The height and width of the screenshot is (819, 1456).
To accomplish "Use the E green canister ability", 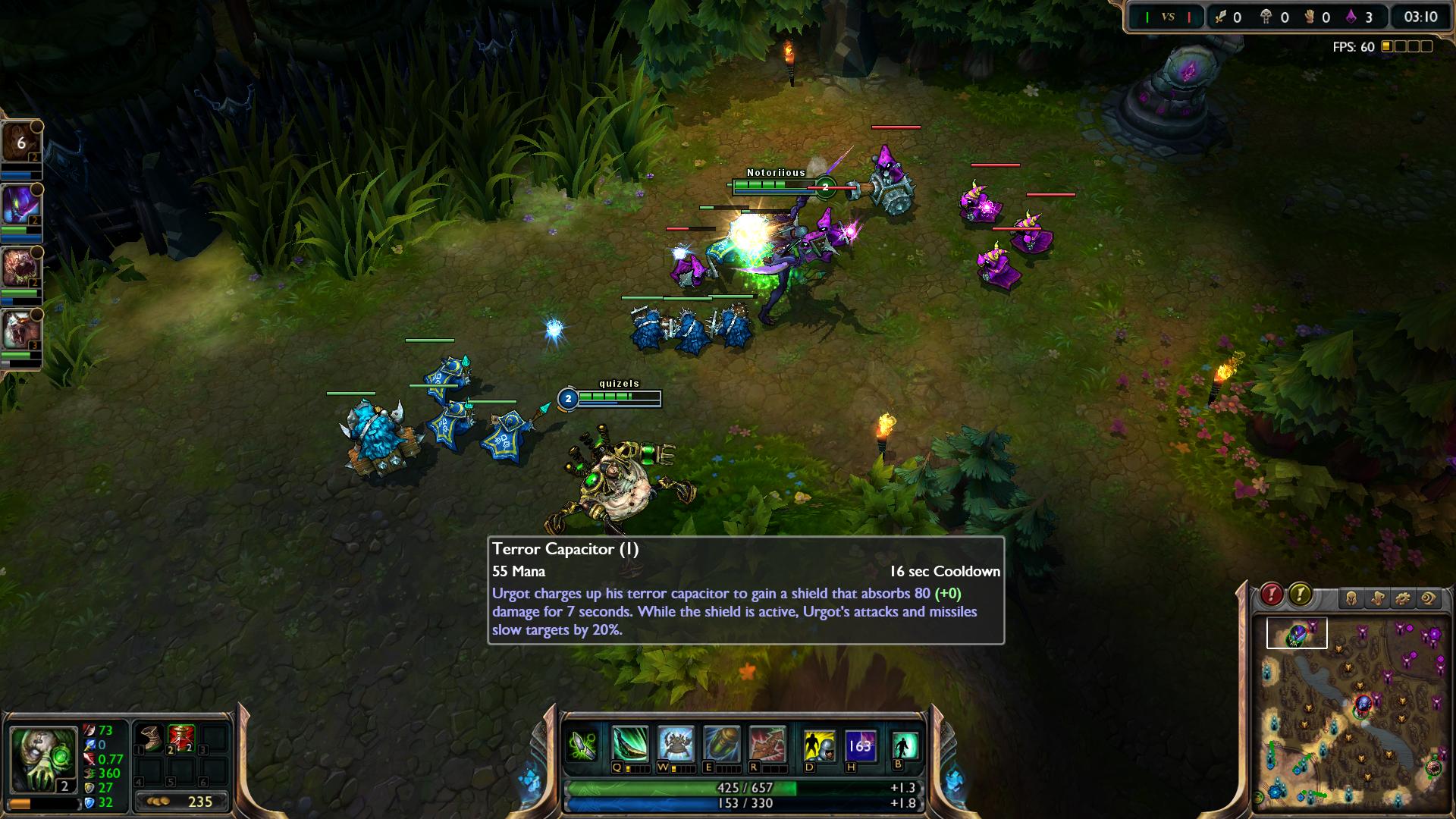I will coord(720,745).
